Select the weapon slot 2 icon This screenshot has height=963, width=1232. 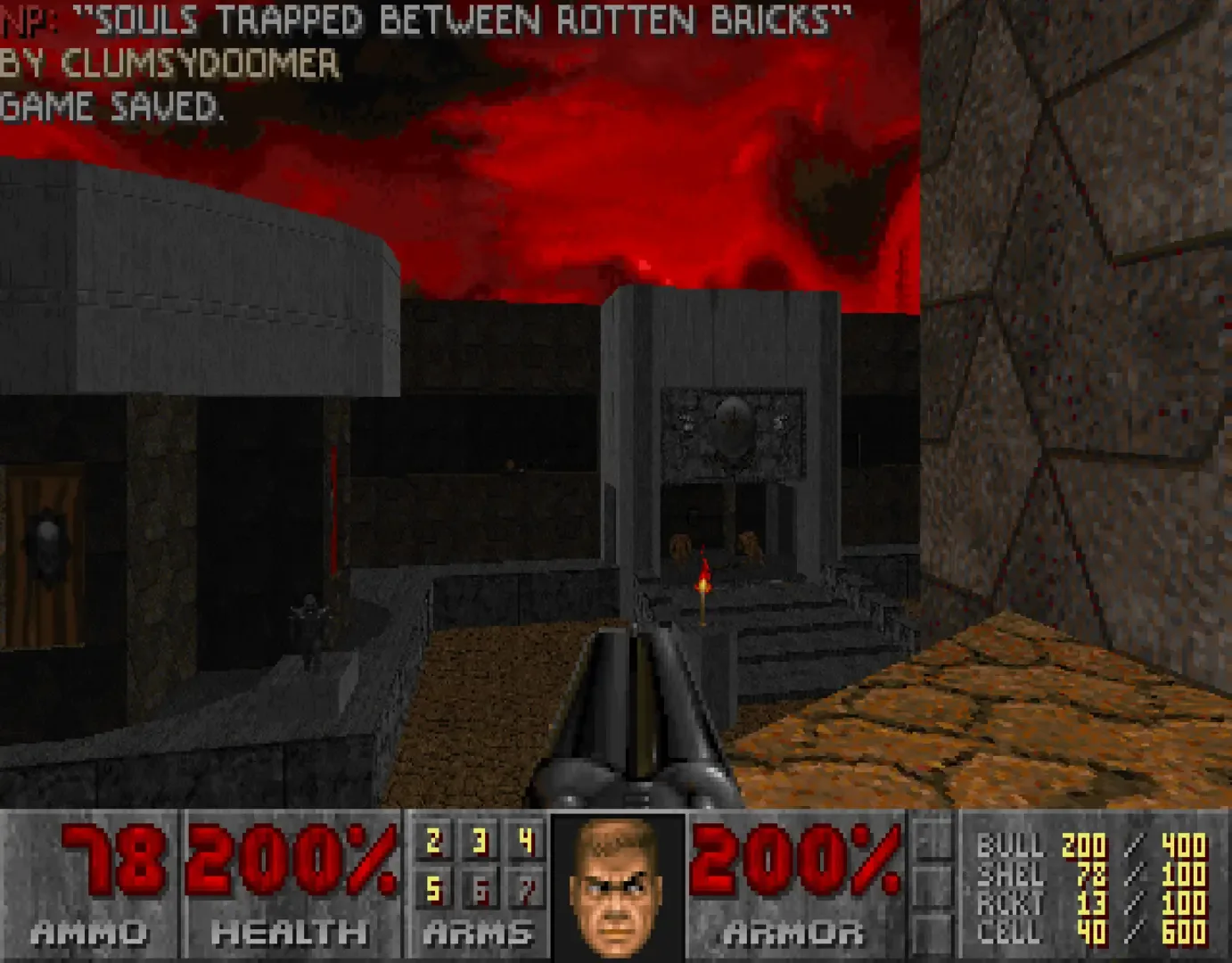click(x=433, y=839)
